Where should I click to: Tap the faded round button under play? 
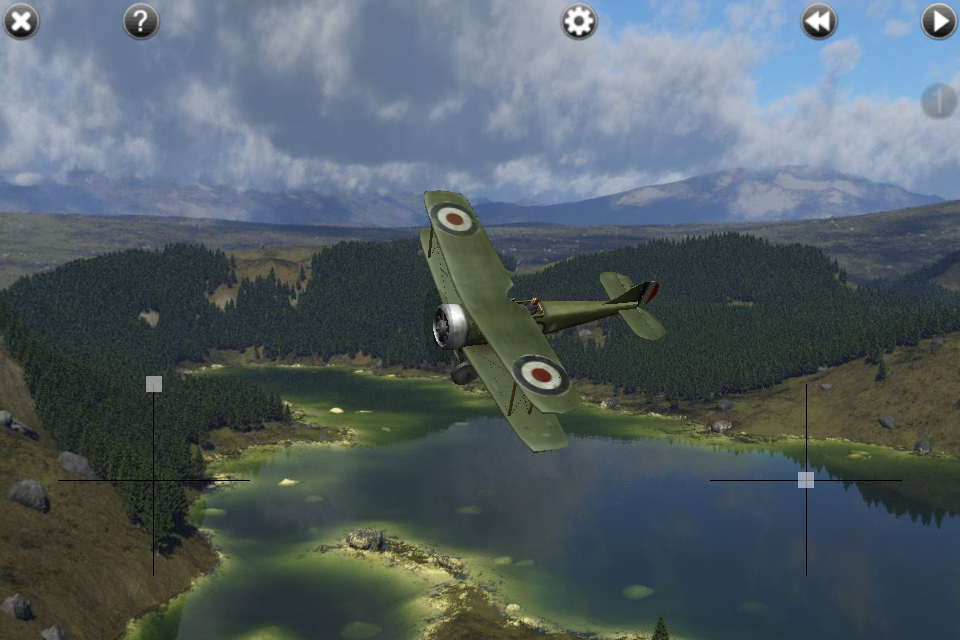[x=938, y=101]
